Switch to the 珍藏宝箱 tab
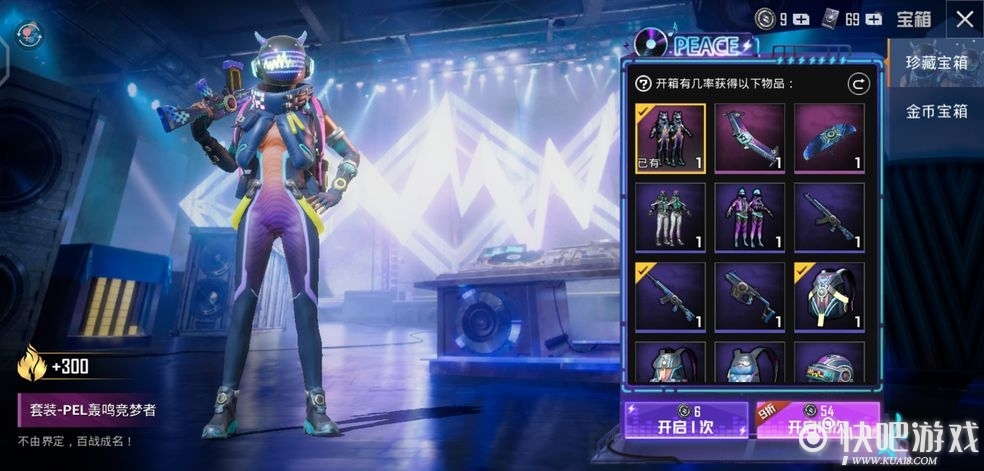Viewport: 984px width, 471px height. click(x=936, y=62)
